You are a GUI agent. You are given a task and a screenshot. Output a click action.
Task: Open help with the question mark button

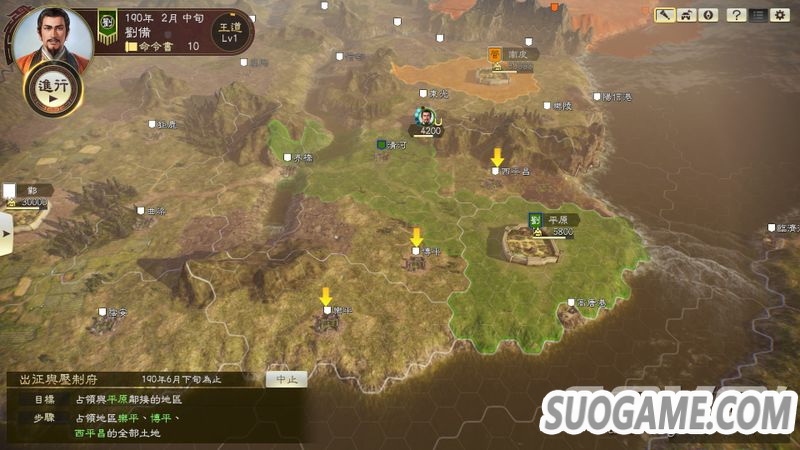(x=736, y=15)
